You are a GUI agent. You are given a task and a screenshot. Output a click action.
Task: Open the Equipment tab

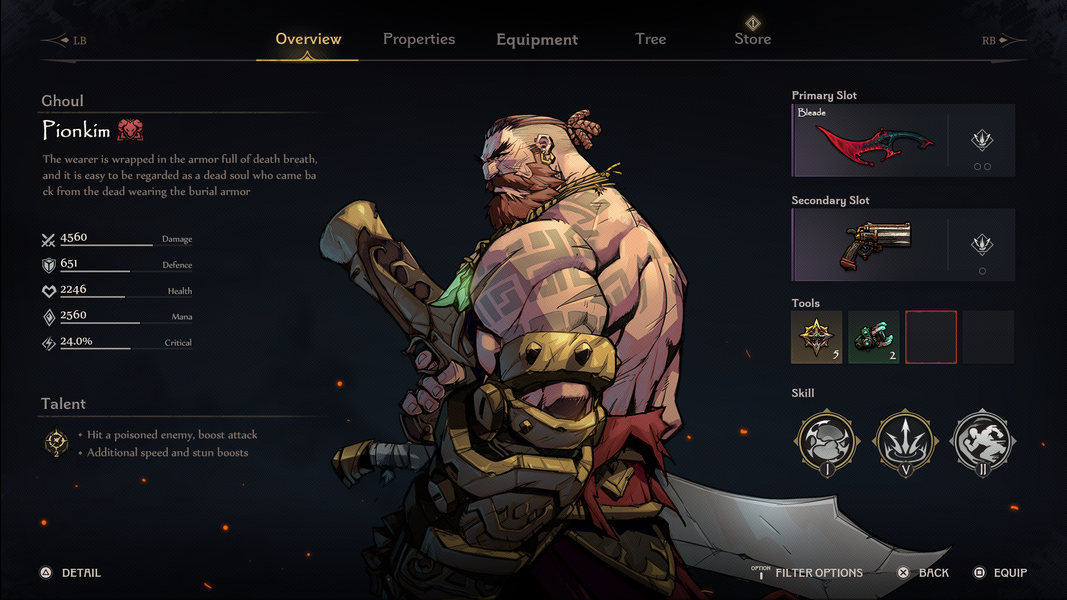pyautogui.click(x=537, y=40)
